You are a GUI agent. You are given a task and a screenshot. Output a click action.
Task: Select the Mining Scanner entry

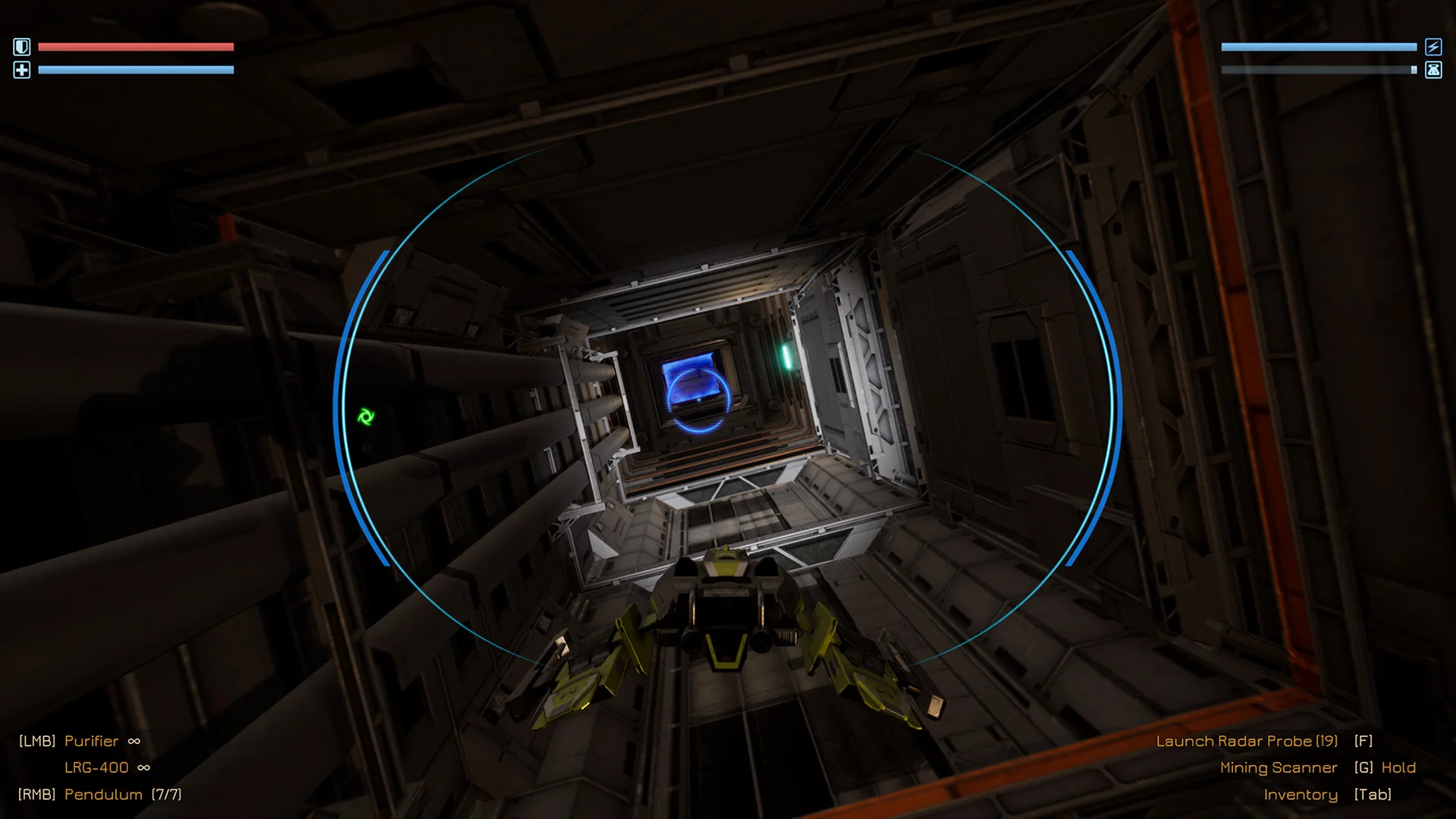pos(1279,767)
